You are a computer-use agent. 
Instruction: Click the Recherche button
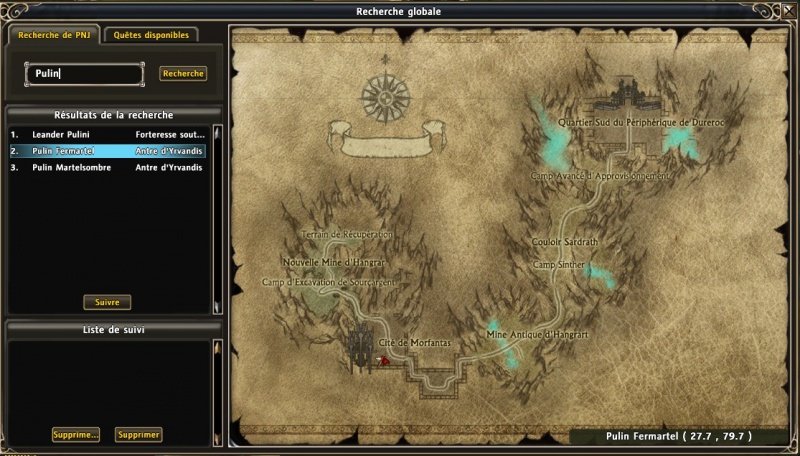(183, 74)
